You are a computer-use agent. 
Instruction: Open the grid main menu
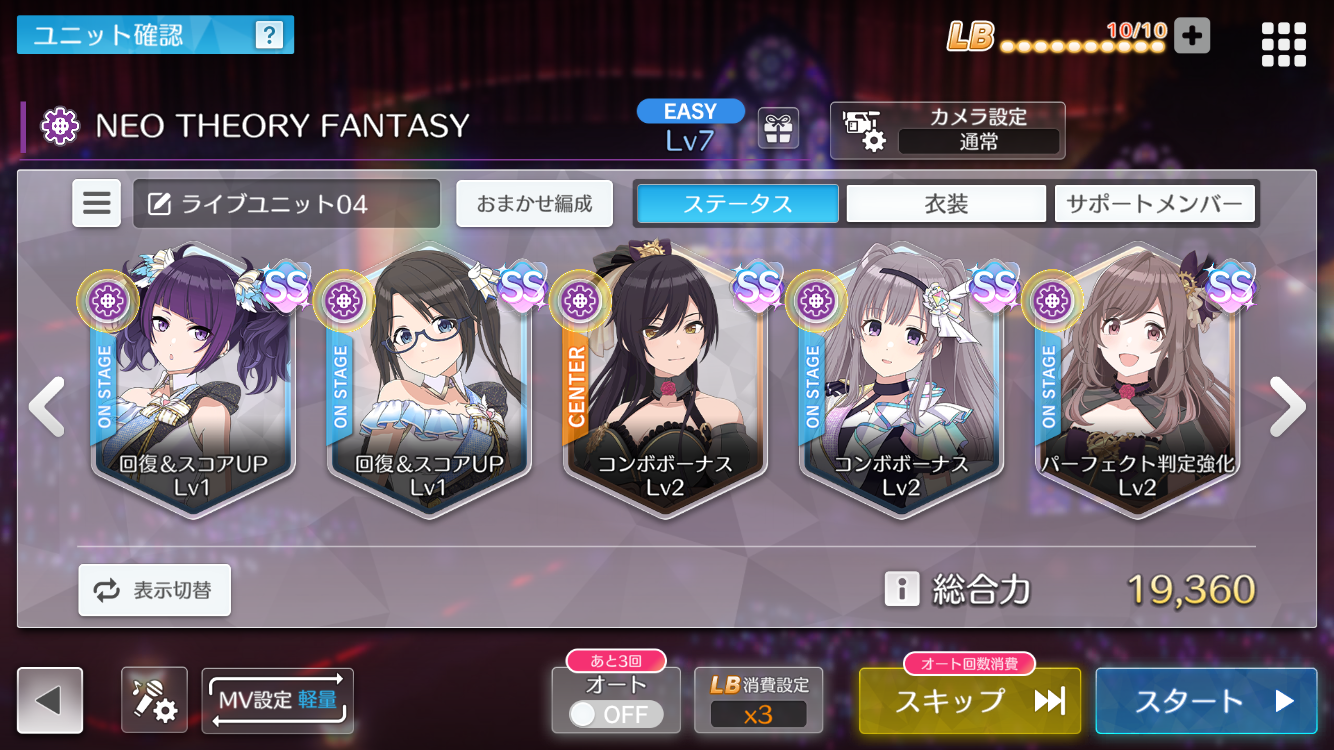coord(1283,45)
